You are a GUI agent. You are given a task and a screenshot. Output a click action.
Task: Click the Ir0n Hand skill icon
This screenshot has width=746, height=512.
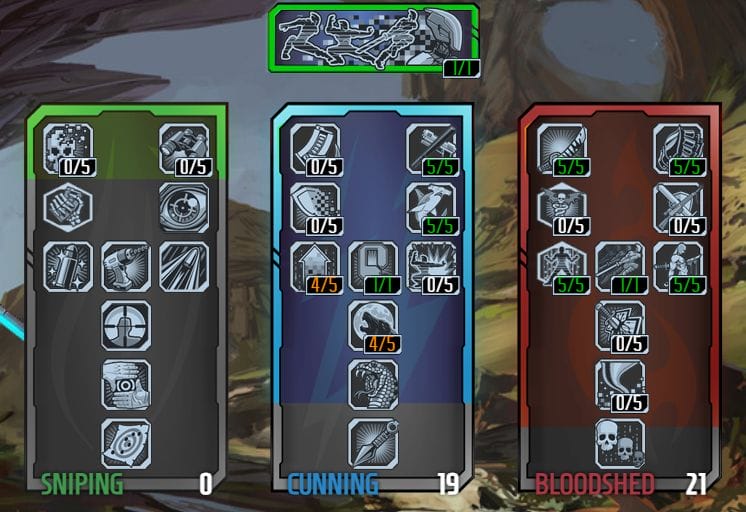[x=678, y=147]
